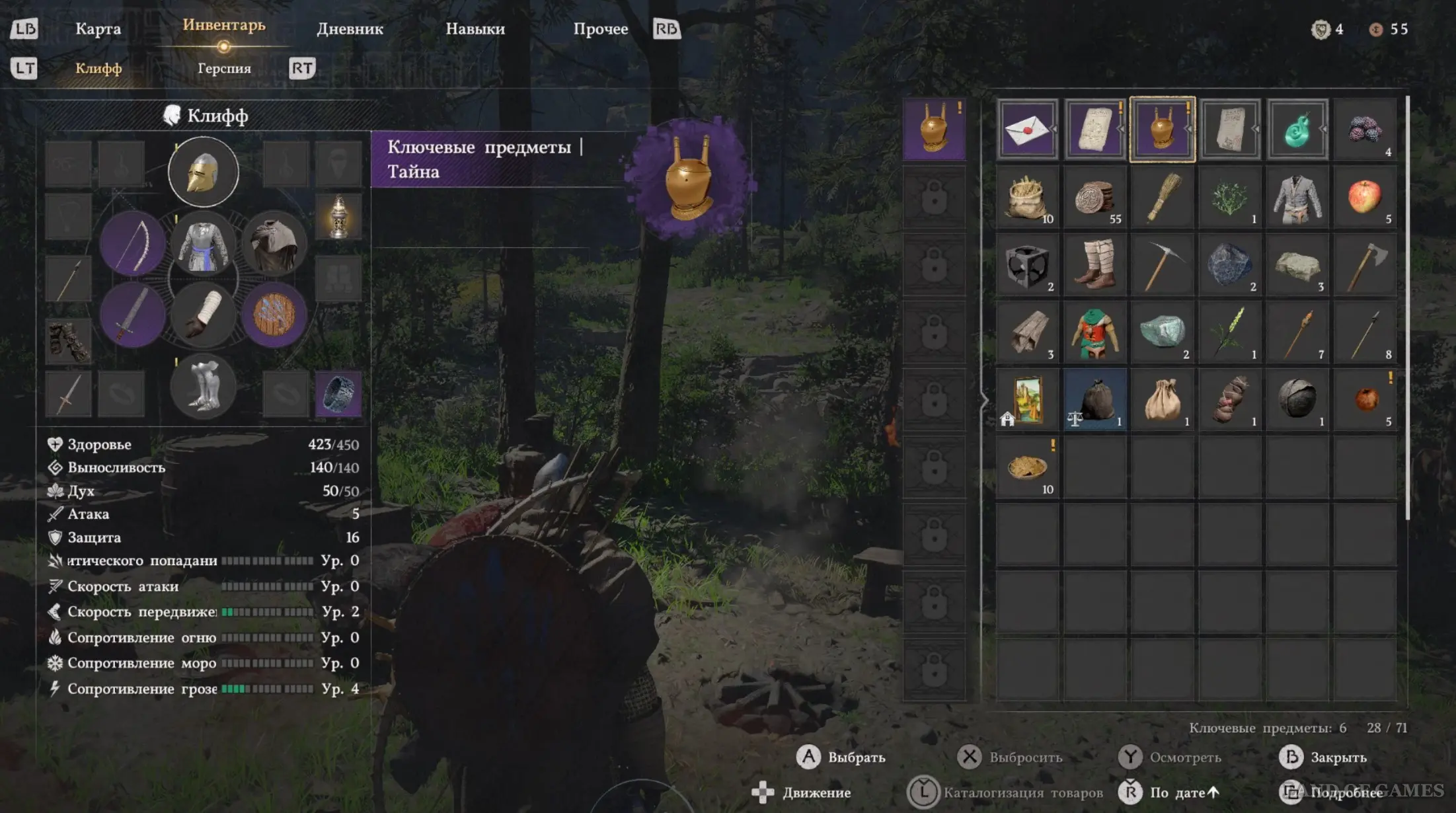Choose the equipped round wooden shield
This screenshot has width=1456, height=813.
coord(274,315)
